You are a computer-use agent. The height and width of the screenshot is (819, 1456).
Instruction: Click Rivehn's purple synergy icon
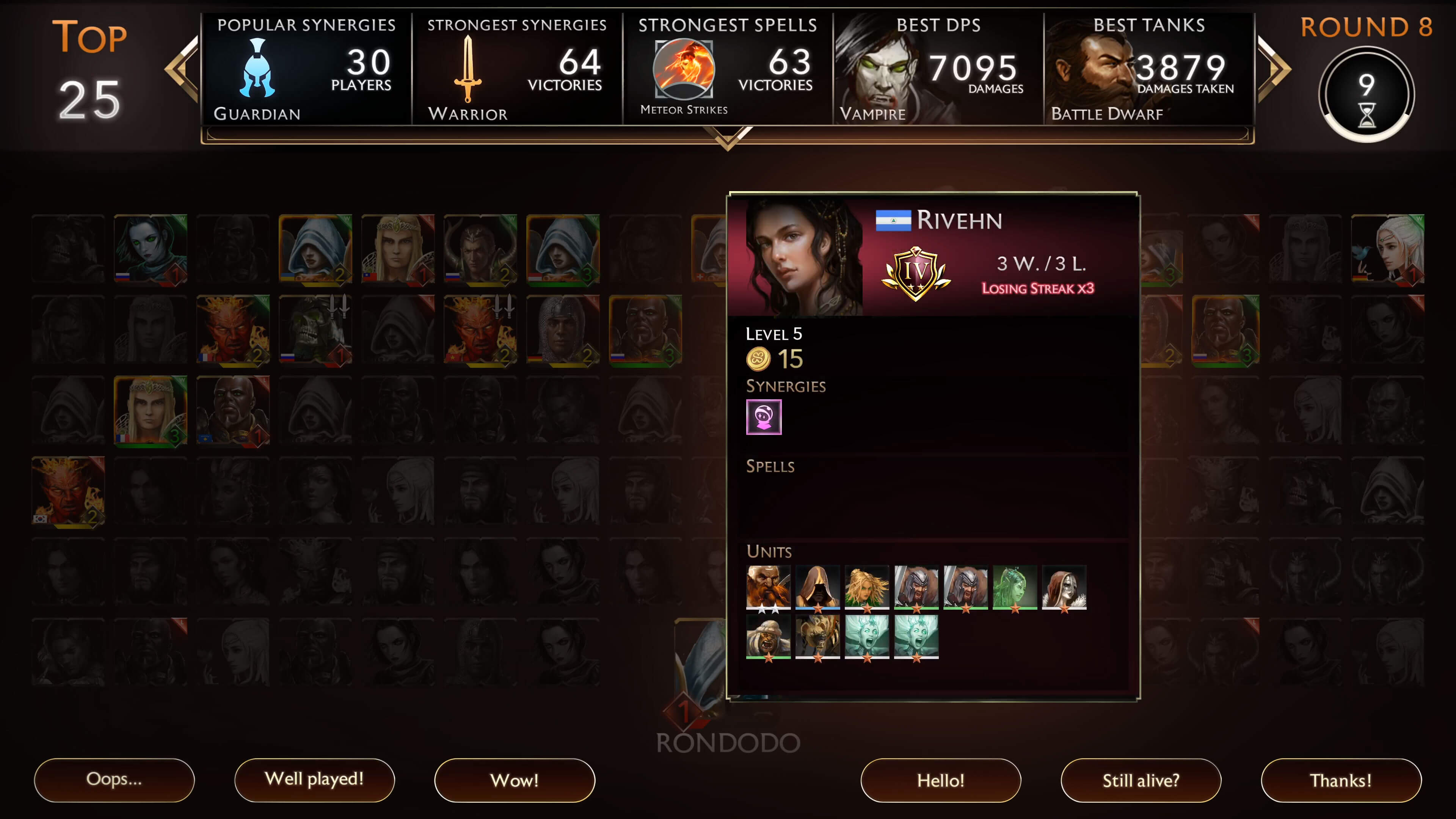point(764,417)
